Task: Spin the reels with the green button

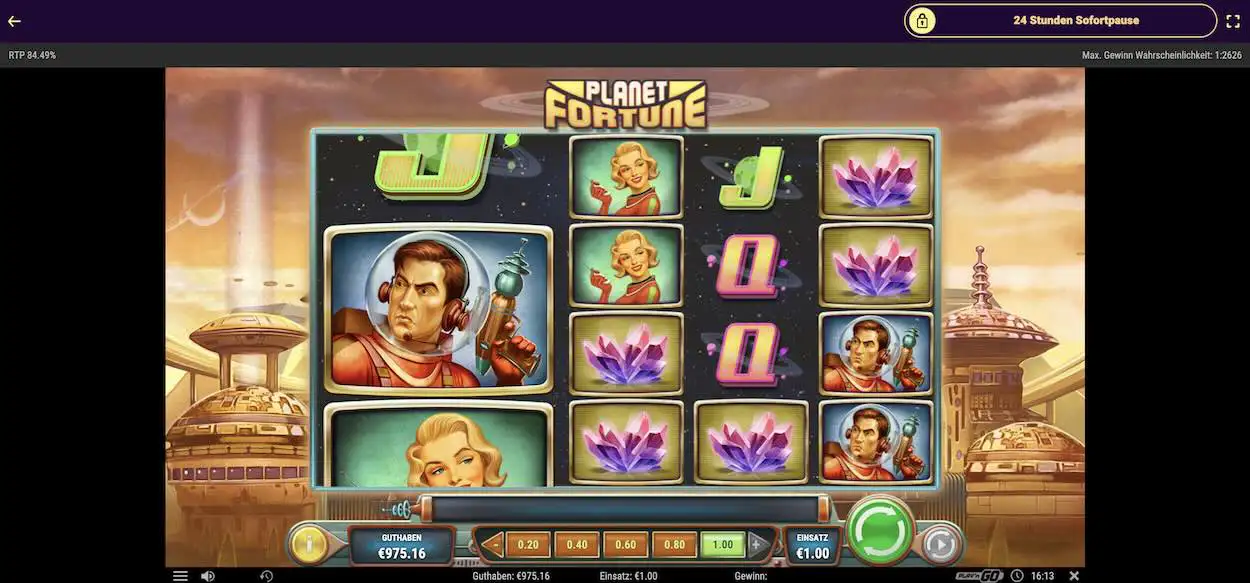Action: (879, 530)
